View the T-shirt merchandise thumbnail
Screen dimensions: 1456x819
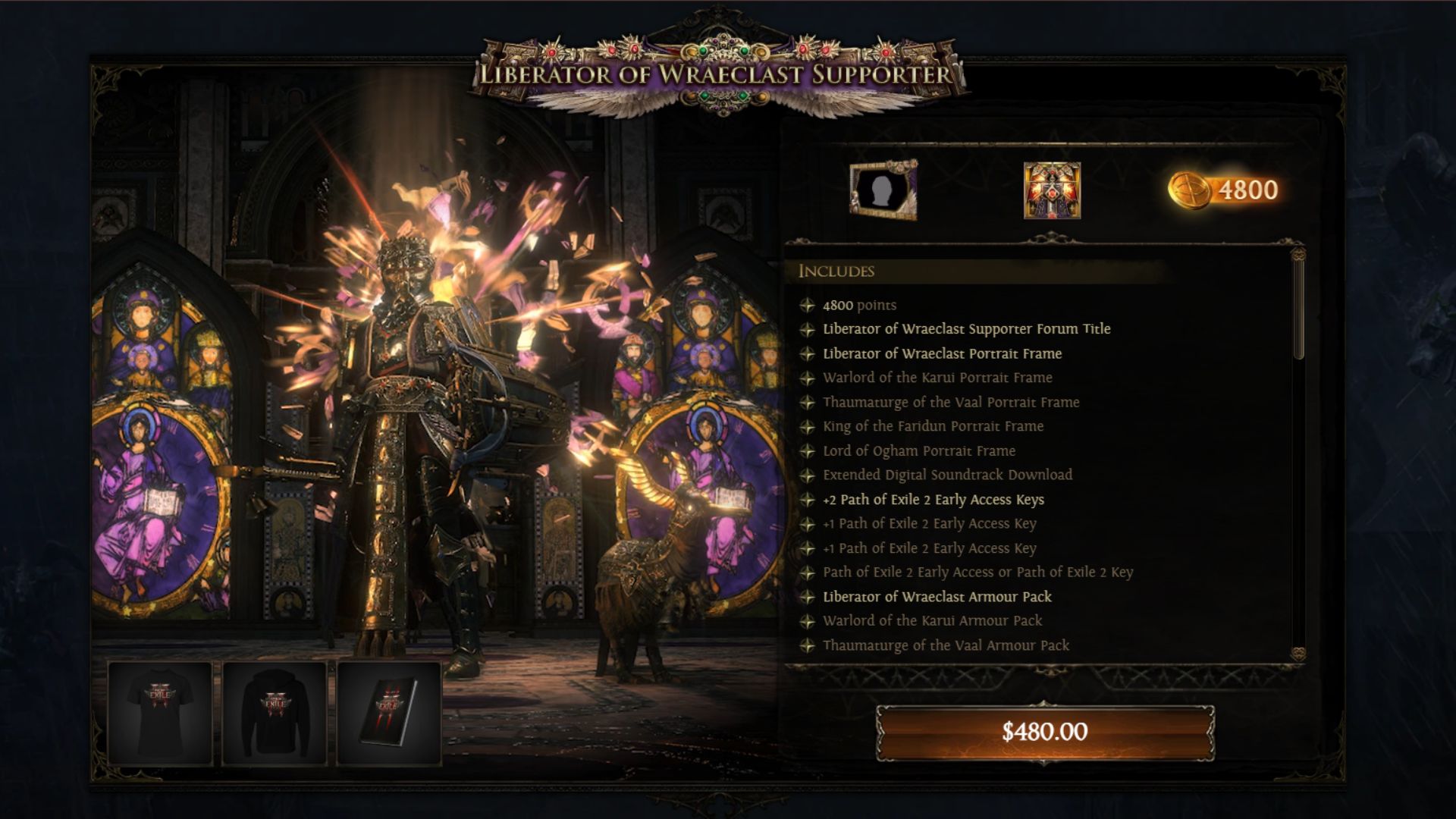[160, 713]
